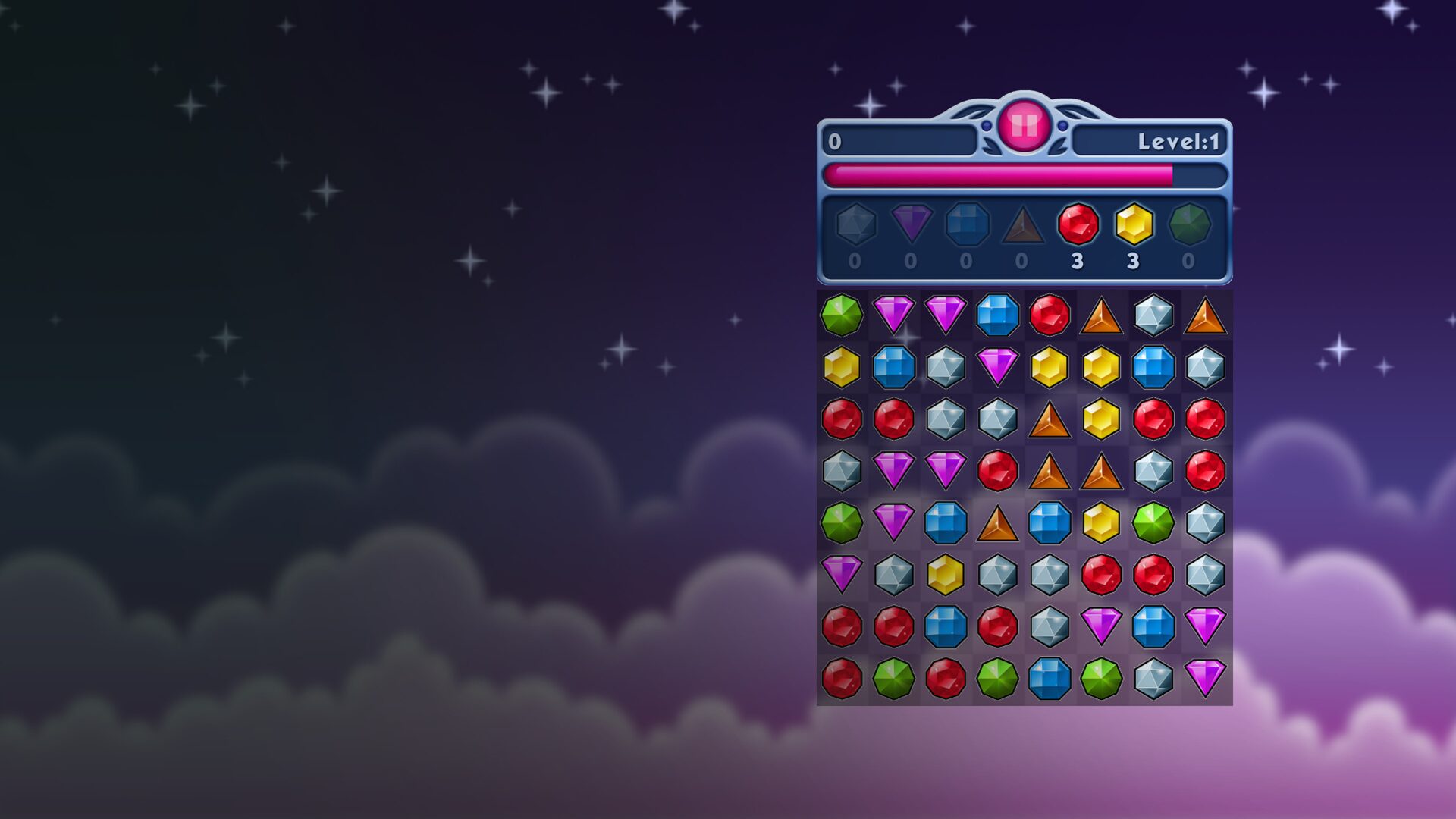Click the green gem on the left of row five
The height and width of the screenshot is (819, 1456).
(x=842, y=522)
